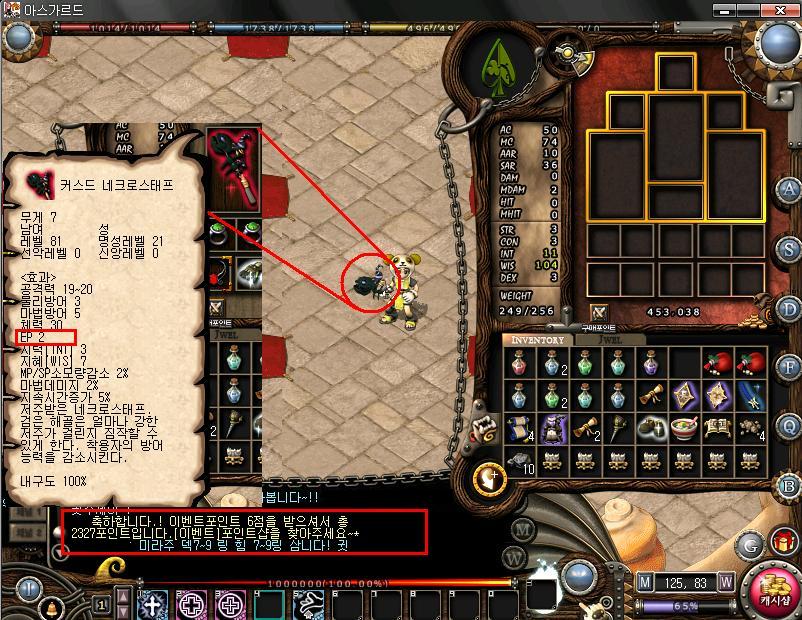Click the round A side button

[790, 189]
